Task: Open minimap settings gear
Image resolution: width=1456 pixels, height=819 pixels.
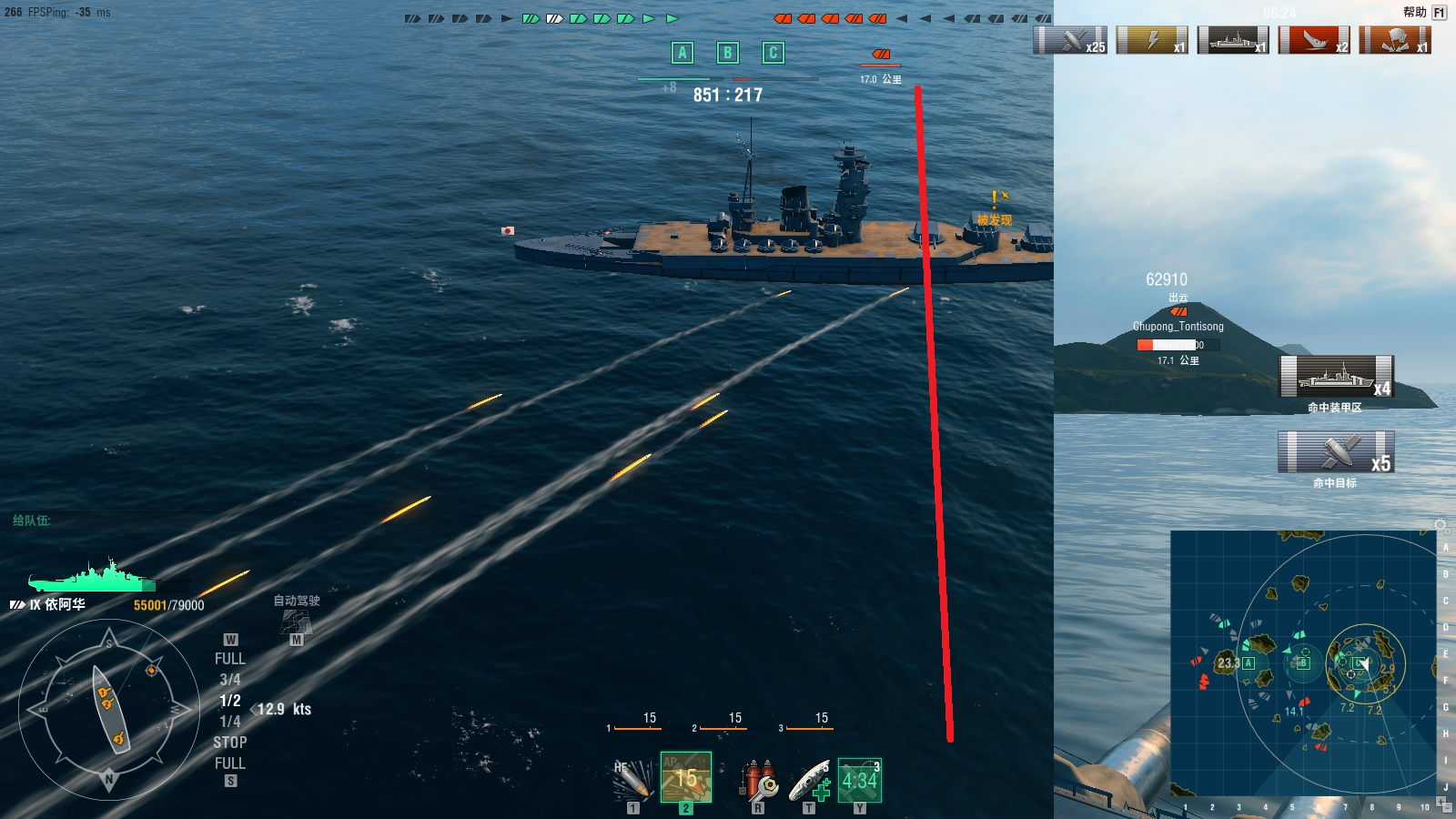Action: pos(1440,525)
